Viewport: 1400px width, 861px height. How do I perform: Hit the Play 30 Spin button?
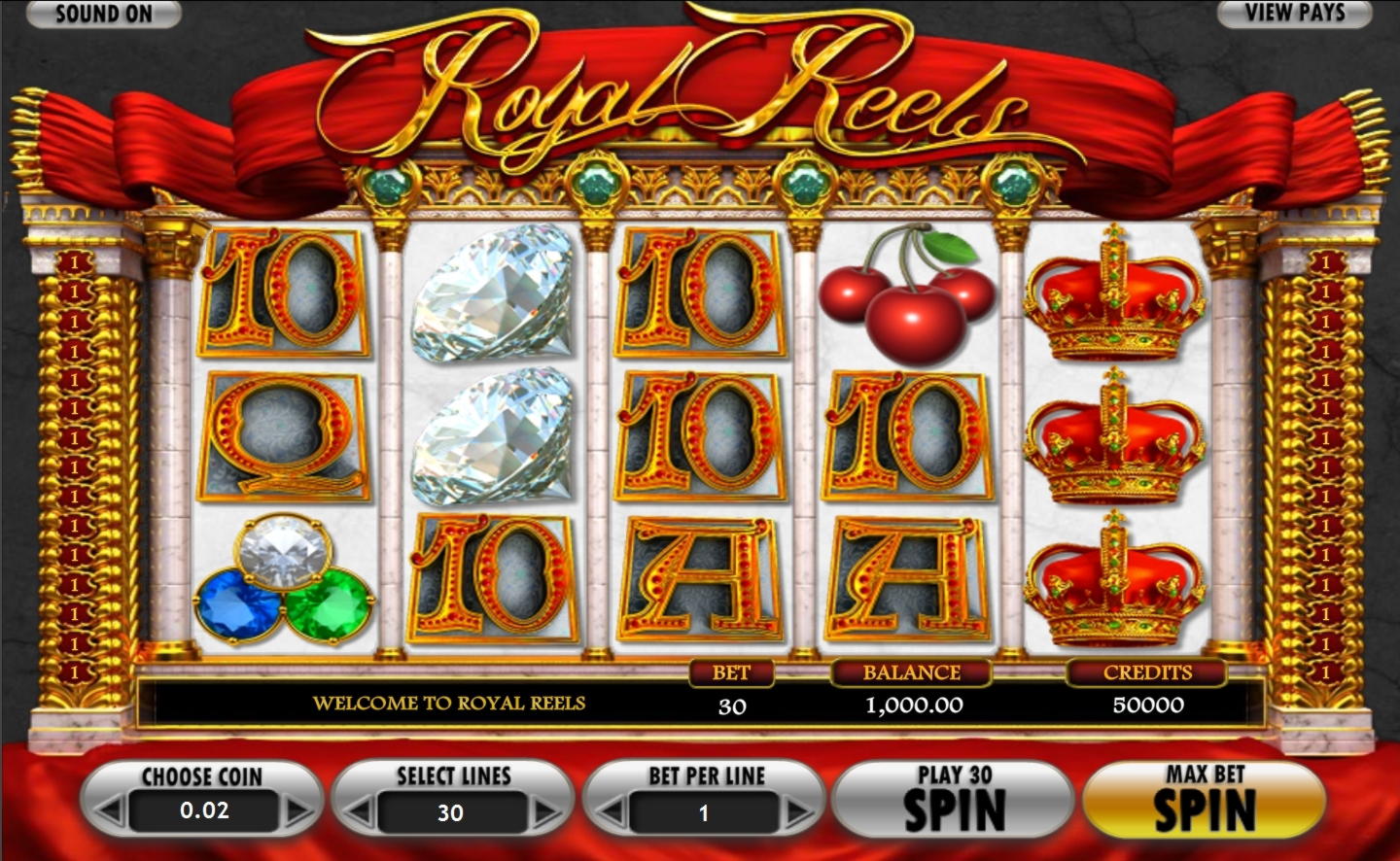point(954,800)
